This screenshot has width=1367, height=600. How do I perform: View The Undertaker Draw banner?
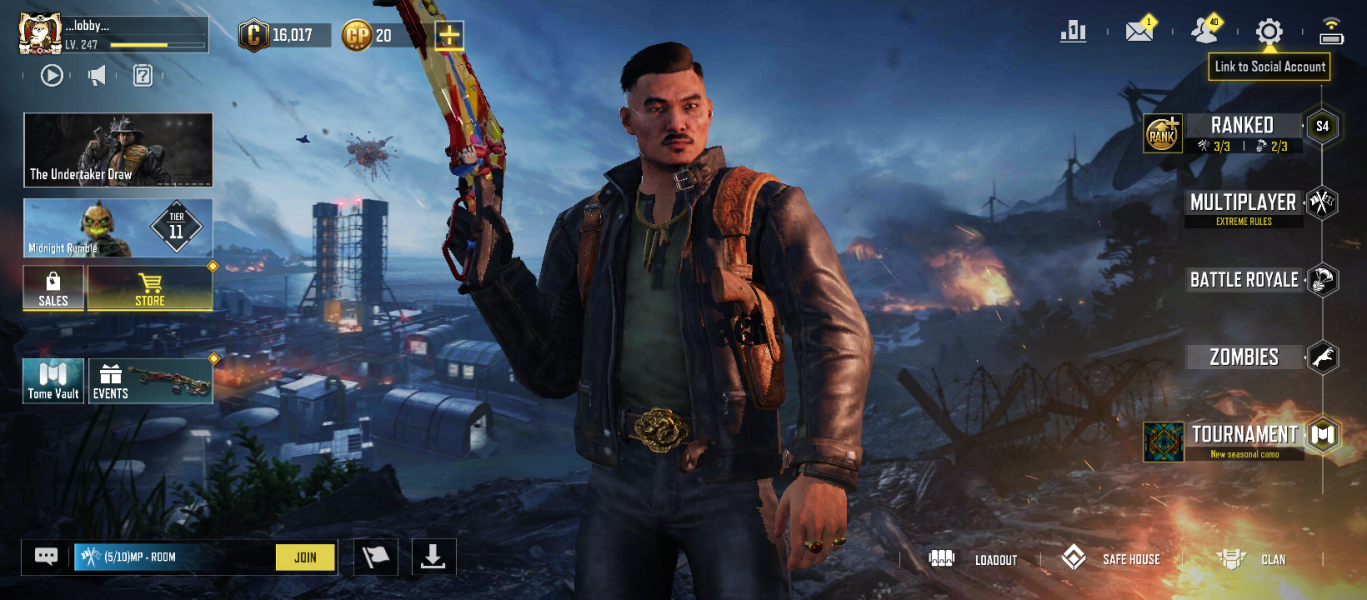118,150
